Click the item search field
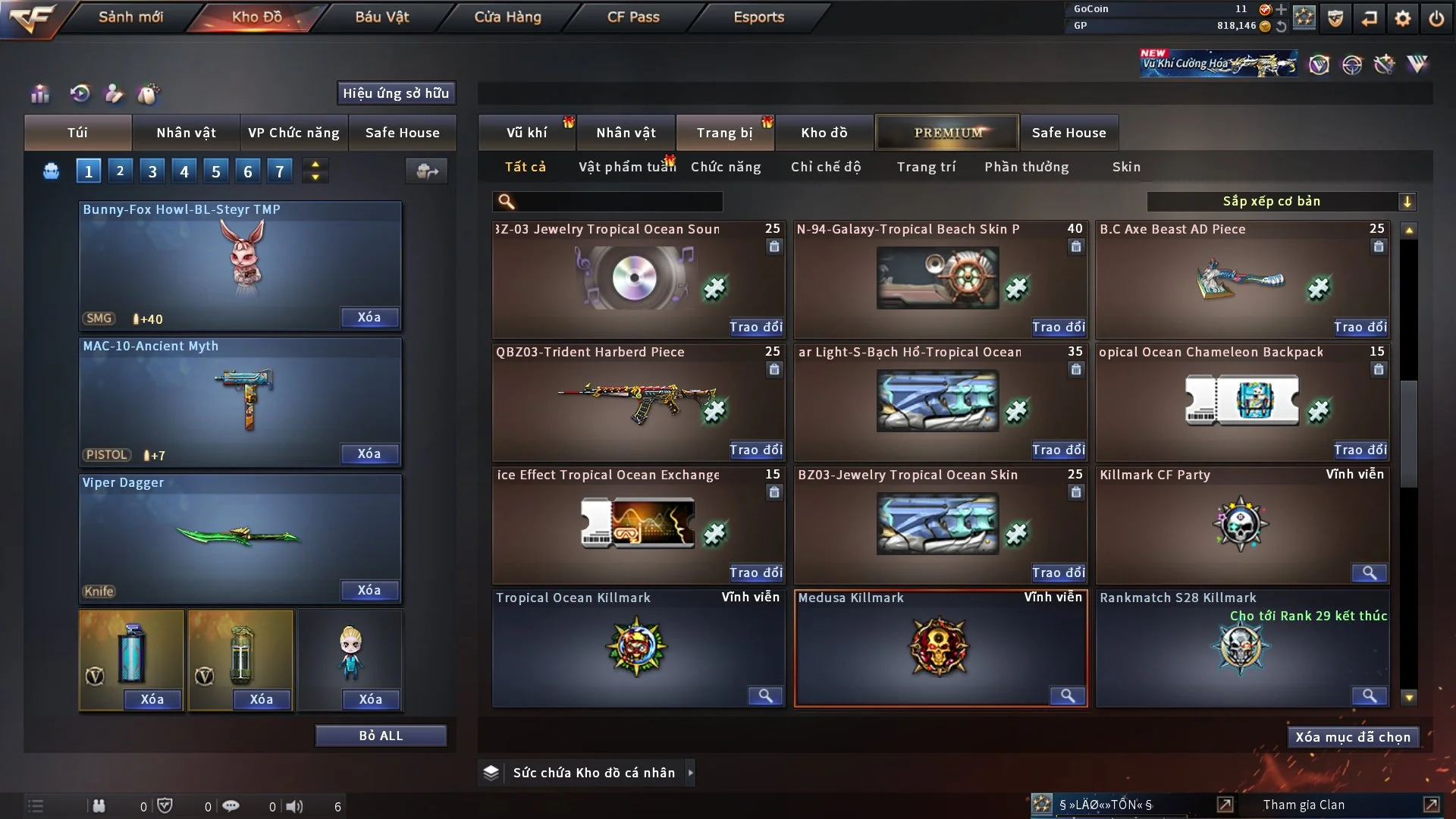This screenshot has height=819, width=1456. point(618,202)
